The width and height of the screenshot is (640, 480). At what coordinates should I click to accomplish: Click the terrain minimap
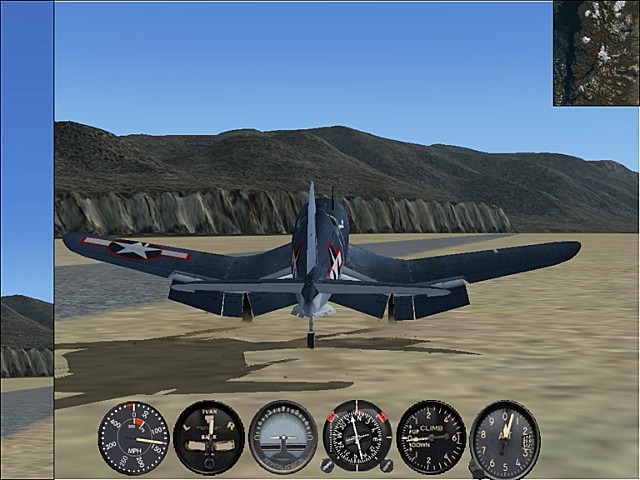pyautogui.click(x=596, y=53)
